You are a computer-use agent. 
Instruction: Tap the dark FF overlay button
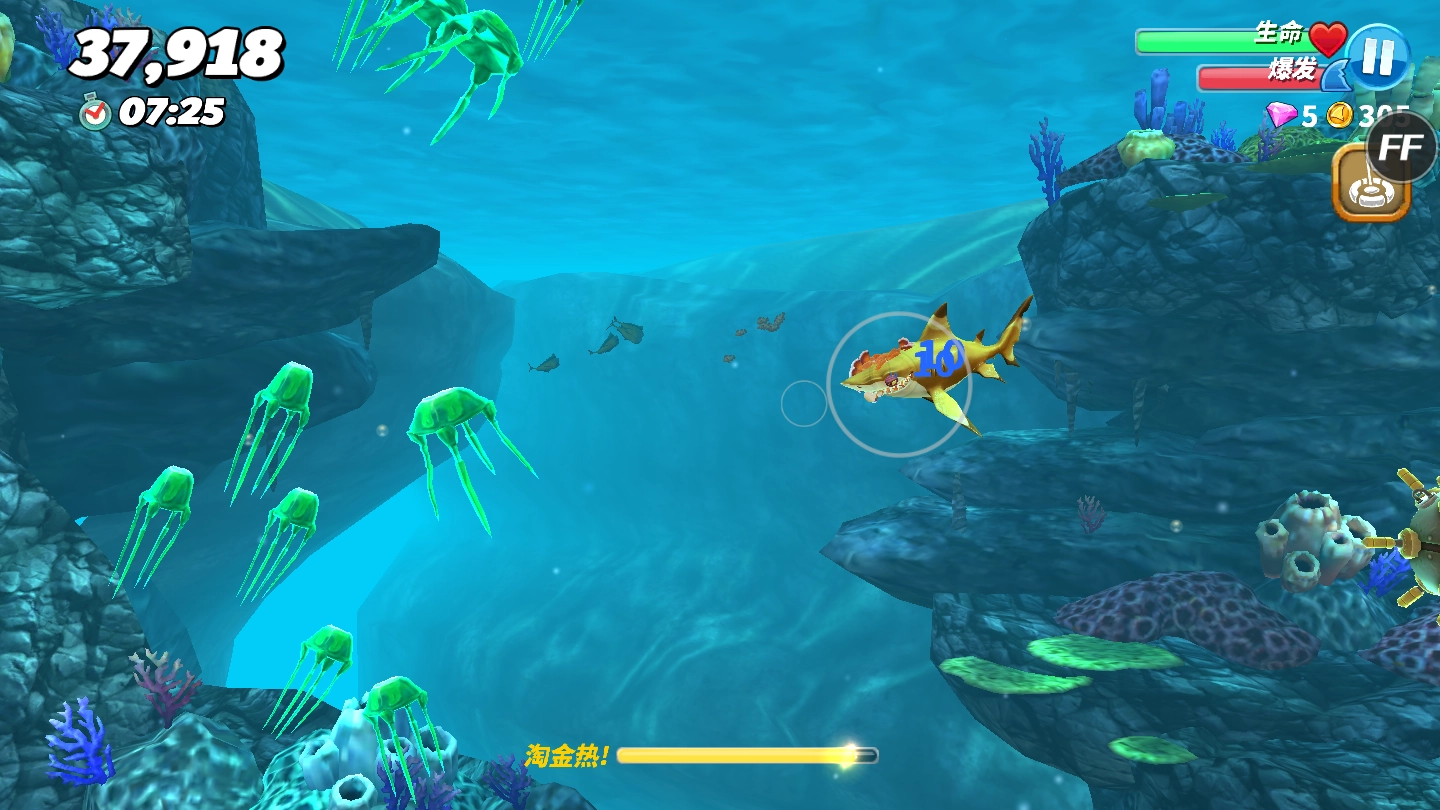click(1402, 147)
